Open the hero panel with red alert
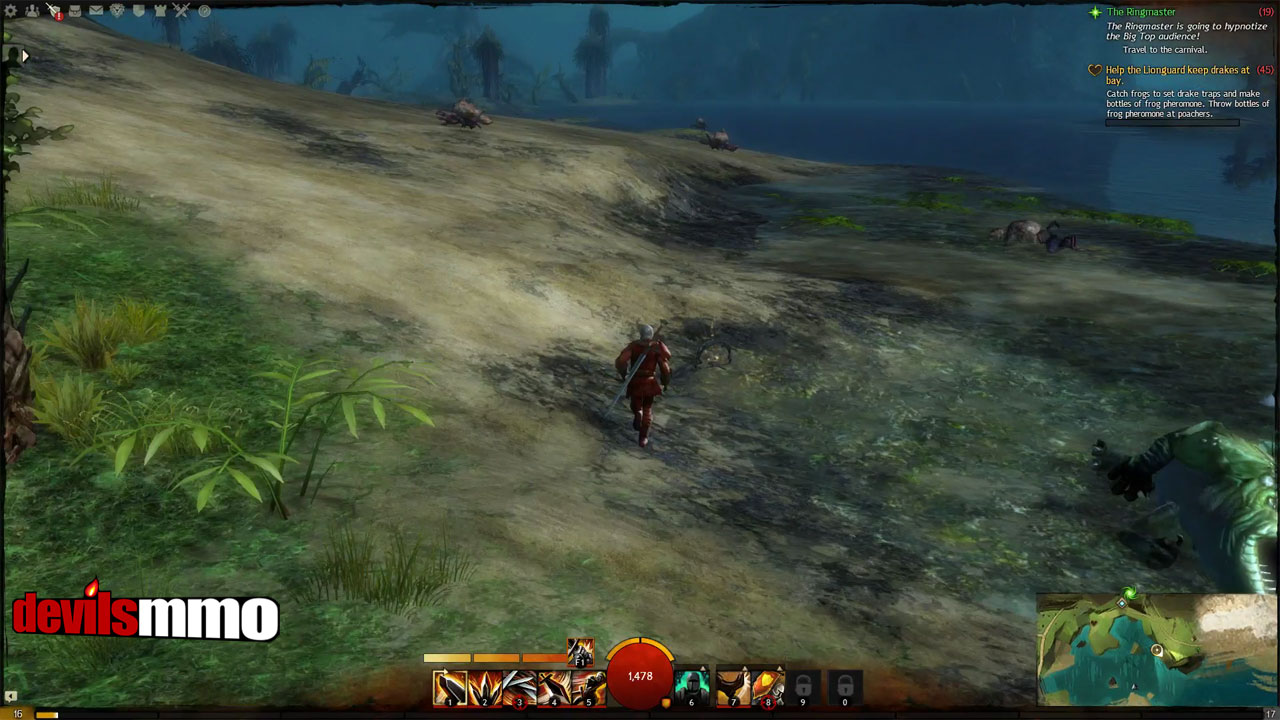The image size is (1280, 720). coord(54,11)
